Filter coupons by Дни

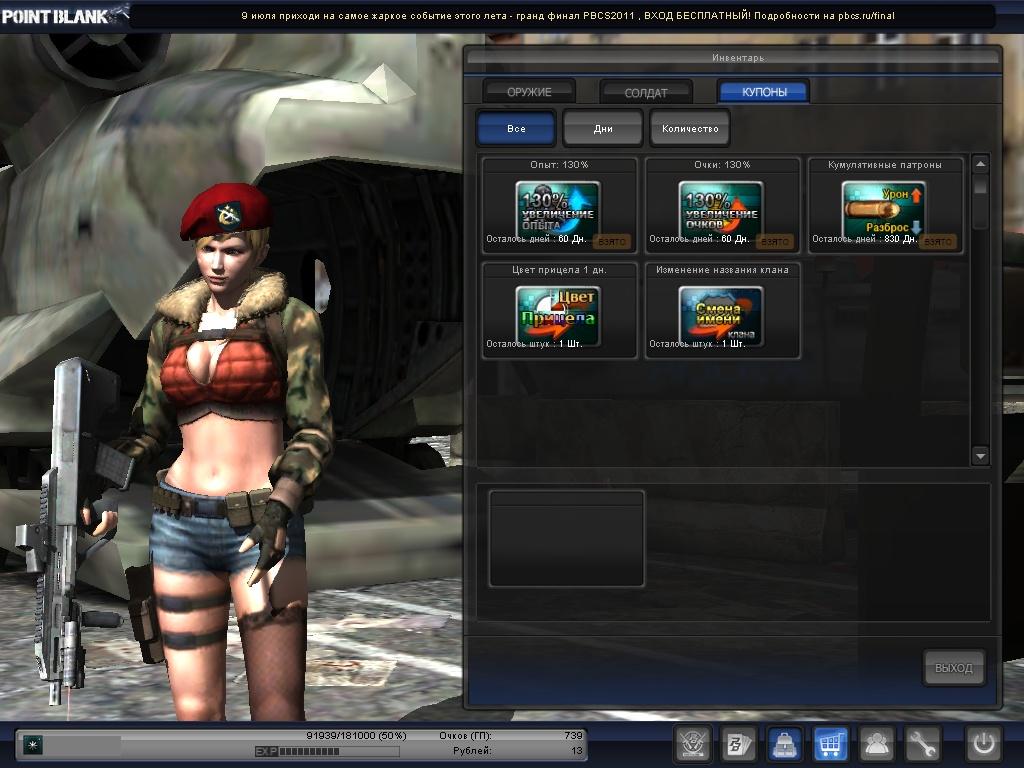tap(603, 129)
